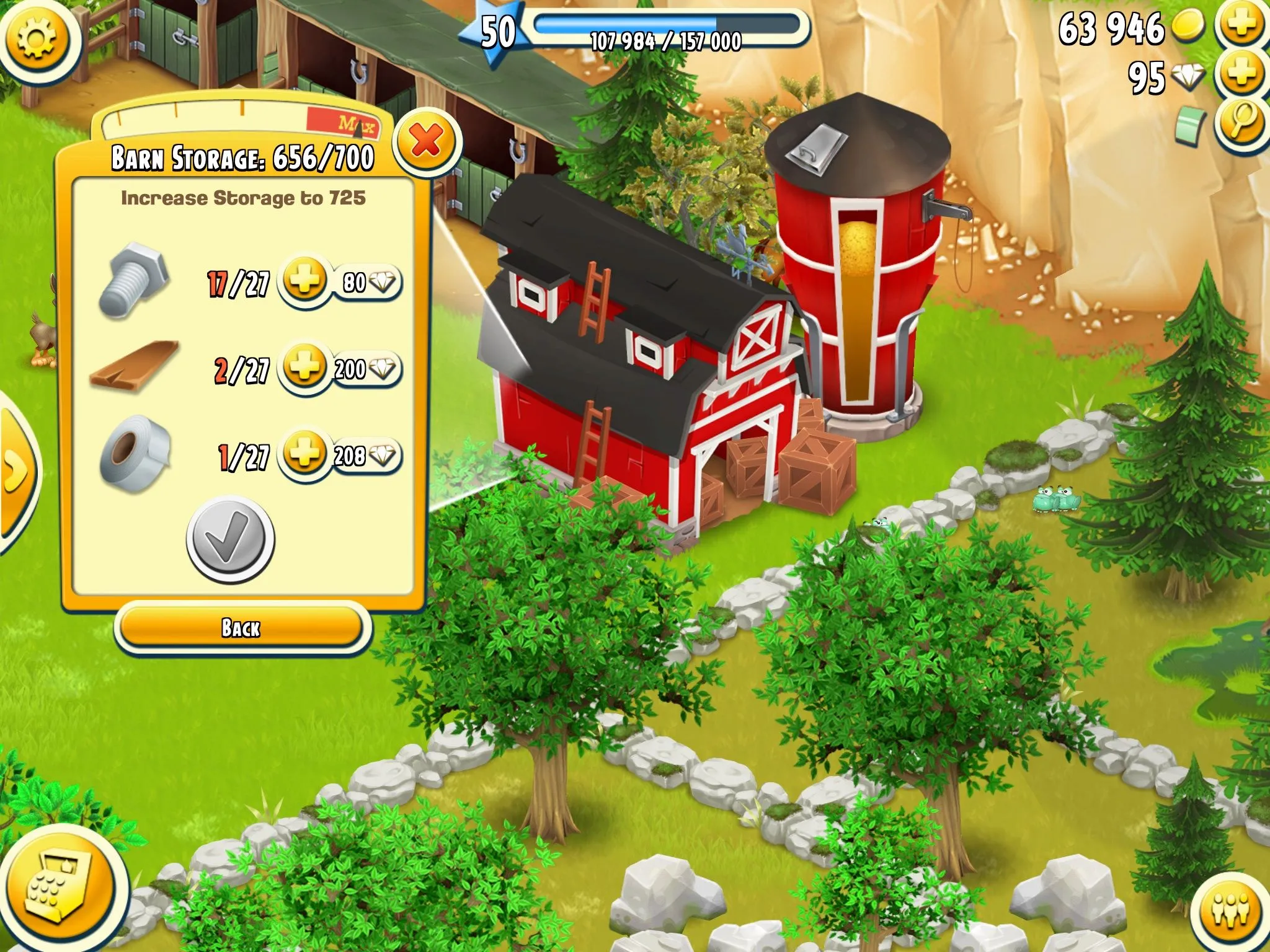The width and height of the screenshot is (1270, 952).
Task: Add more diamonds with the plus button
Action: [1241, 74]
